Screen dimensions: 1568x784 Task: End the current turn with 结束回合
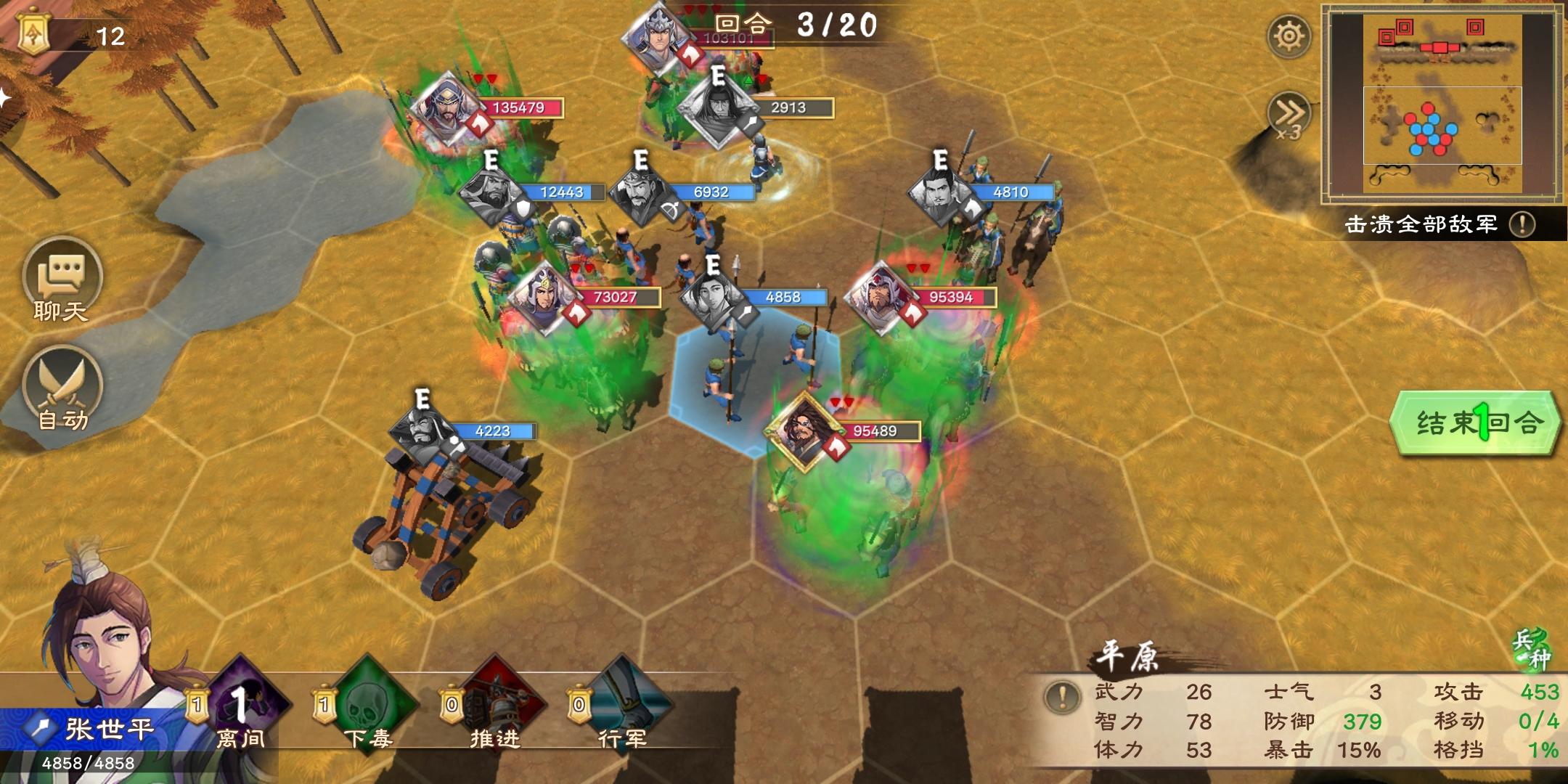click(1475, 423)
